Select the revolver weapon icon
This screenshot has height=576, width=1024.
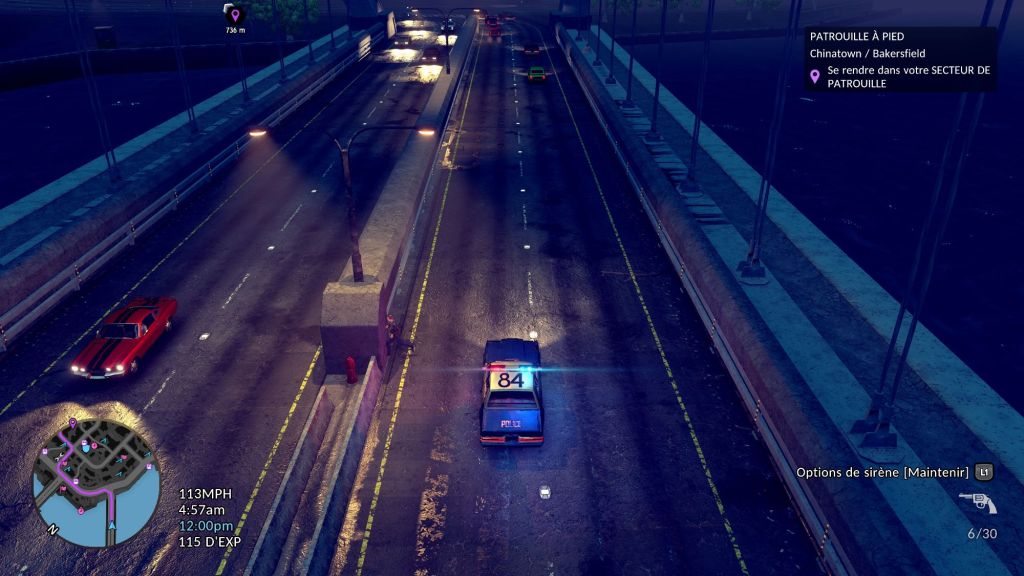977,502
